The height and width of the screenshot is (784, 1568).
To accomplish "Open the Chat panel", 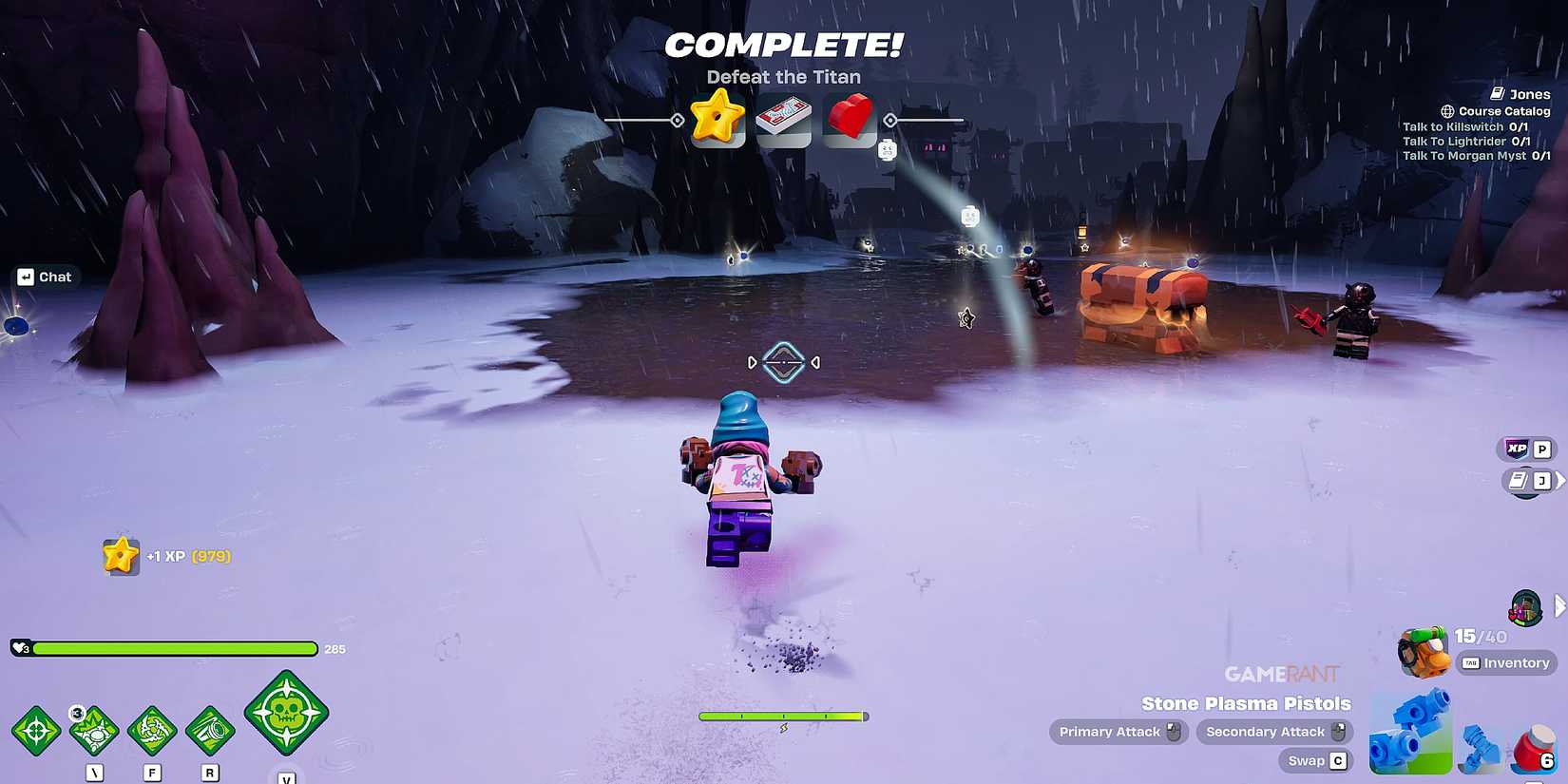I will click(x=47, y=277).
